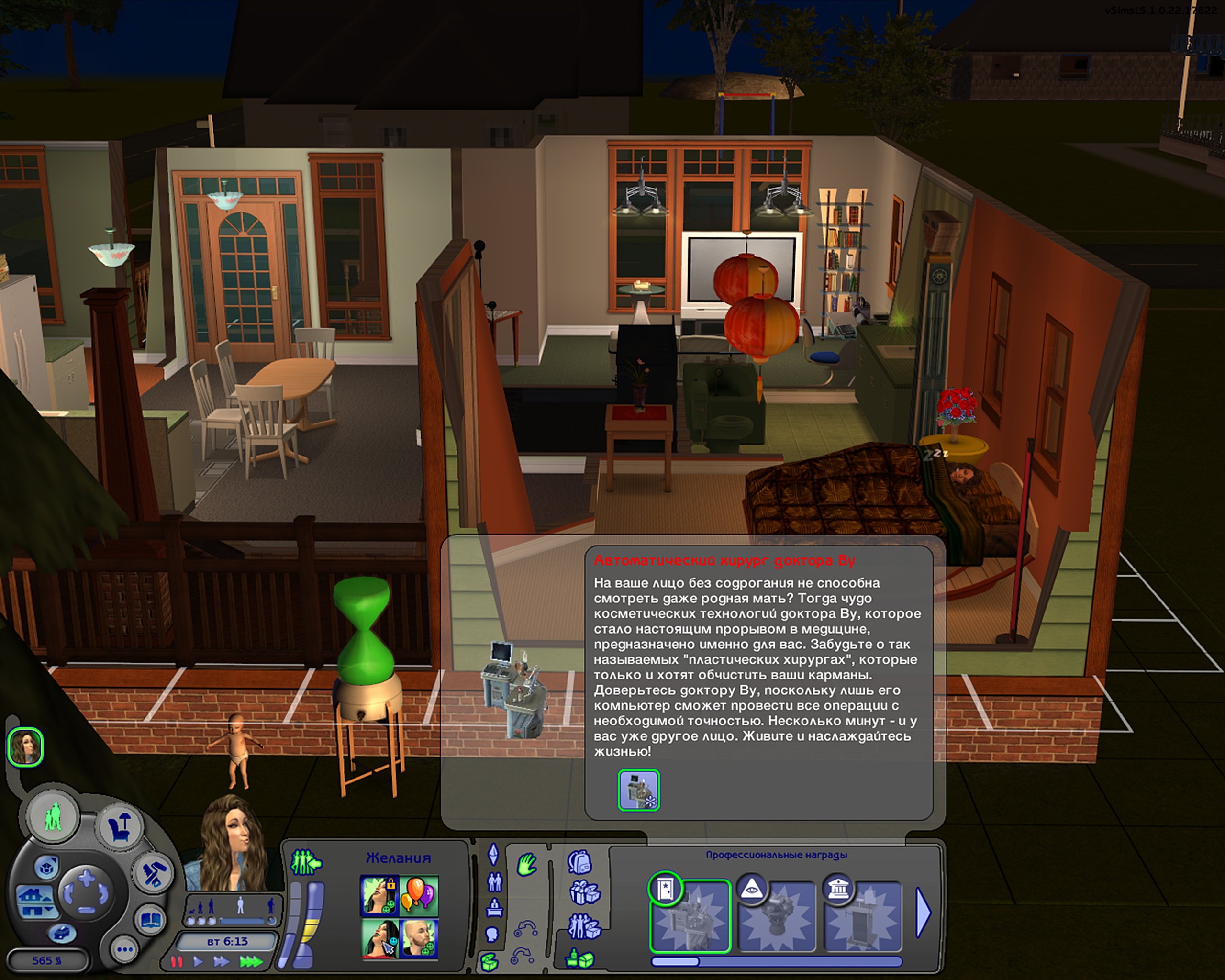Select the triple fast-forward speed
This screenshot has height=980, width=1225.
click(251, 961)
